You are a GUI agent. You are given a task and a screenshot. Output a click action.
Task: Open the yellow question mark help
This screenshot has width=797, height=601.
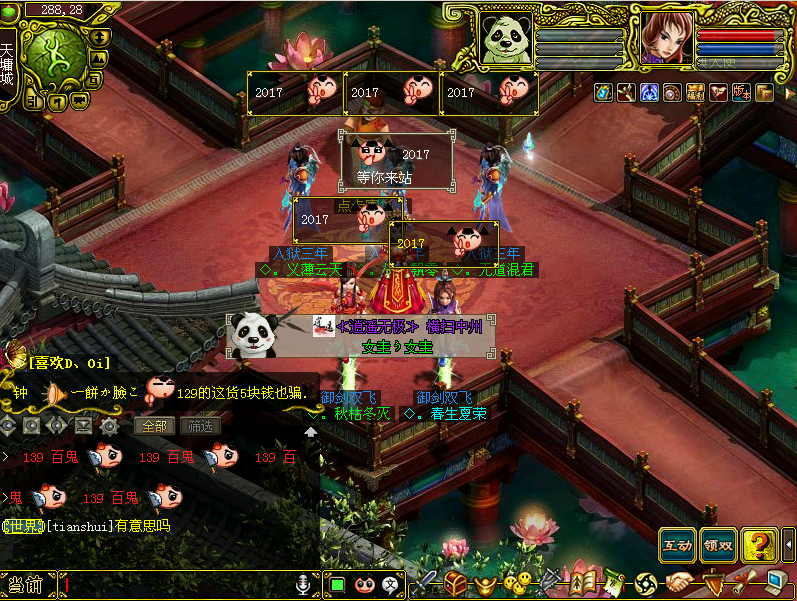coord(761,546)
